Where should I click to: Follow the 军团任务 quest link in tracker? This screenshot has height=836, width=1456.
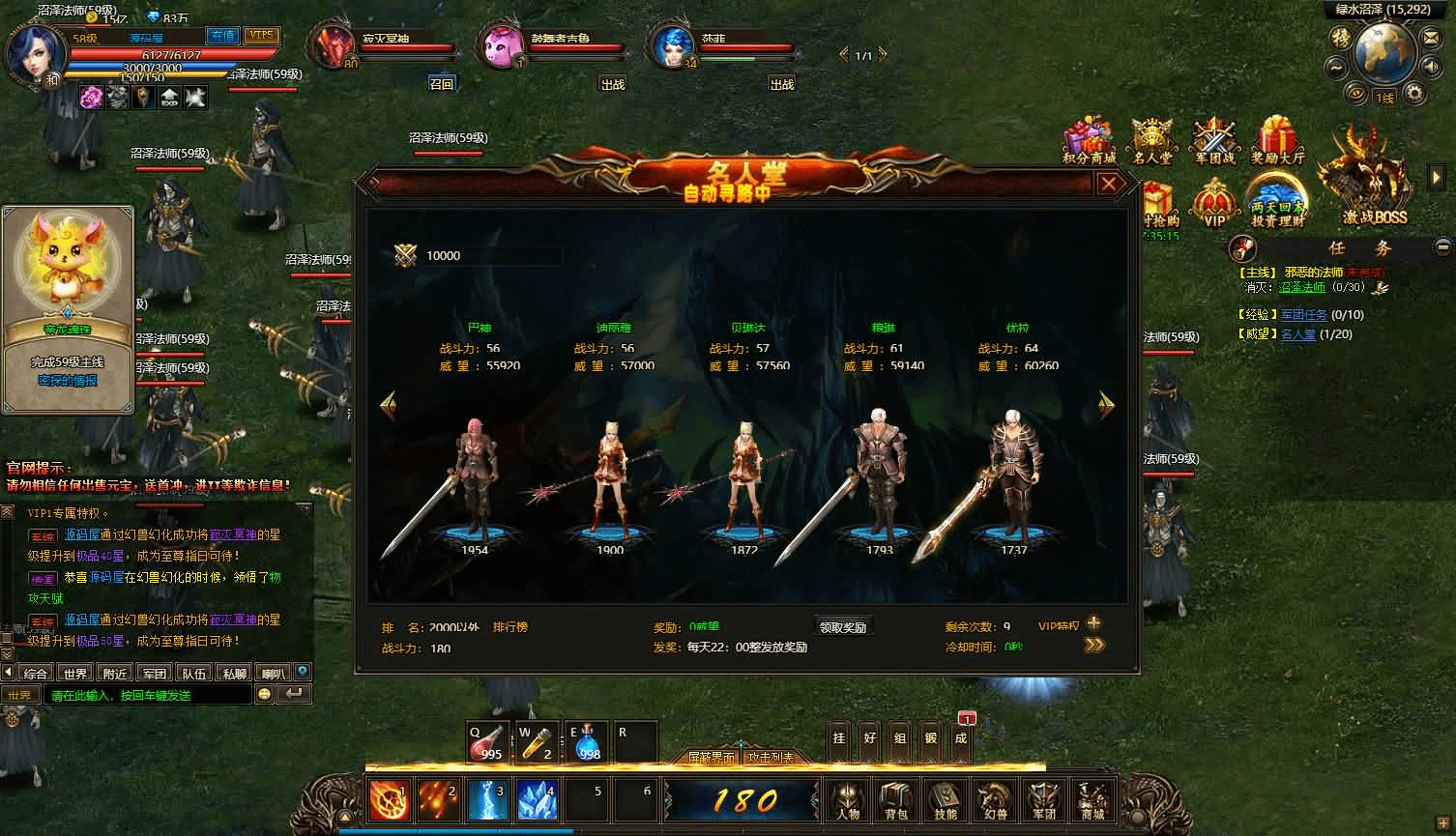[1303, 315]
